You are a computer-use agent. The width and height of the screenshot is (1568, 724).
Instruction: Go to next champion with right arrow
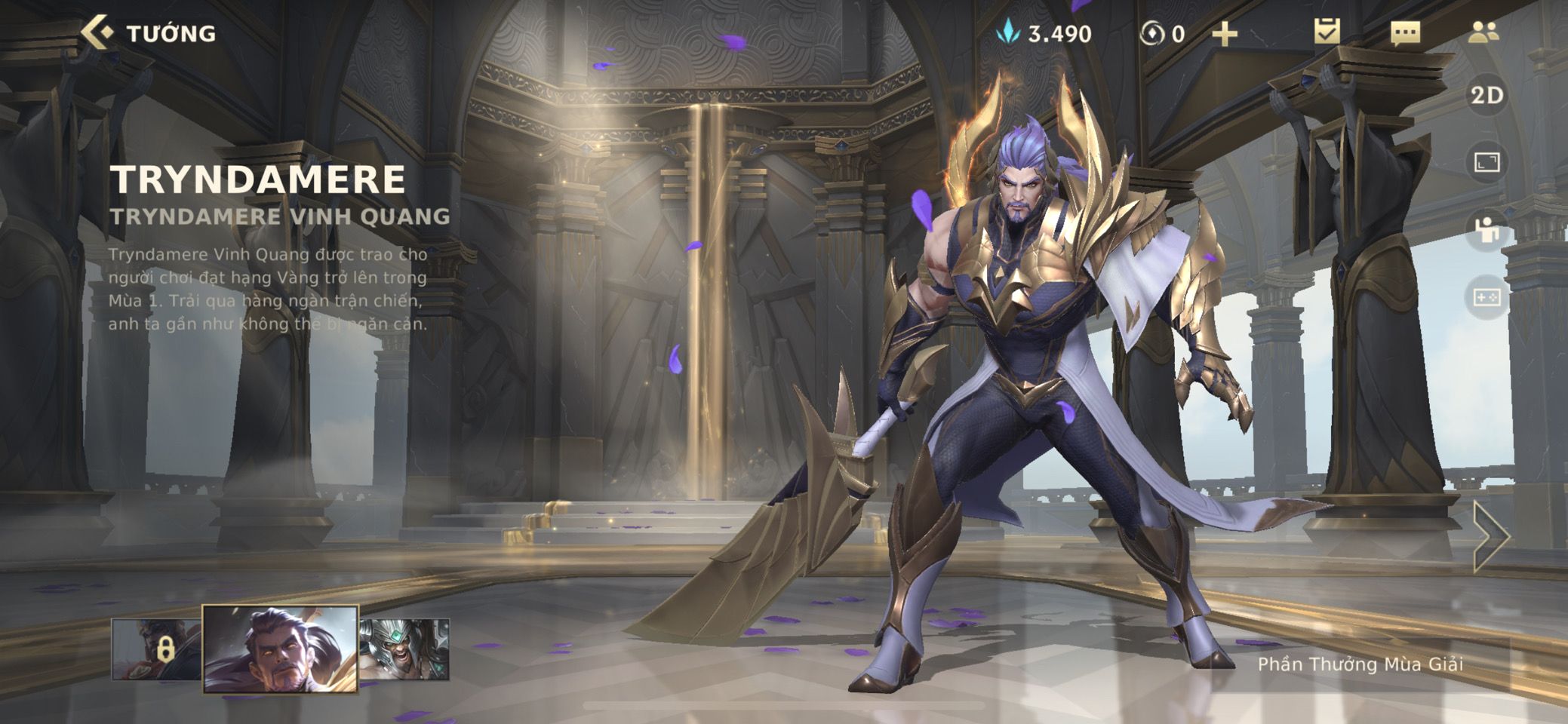coord(1491,536)
